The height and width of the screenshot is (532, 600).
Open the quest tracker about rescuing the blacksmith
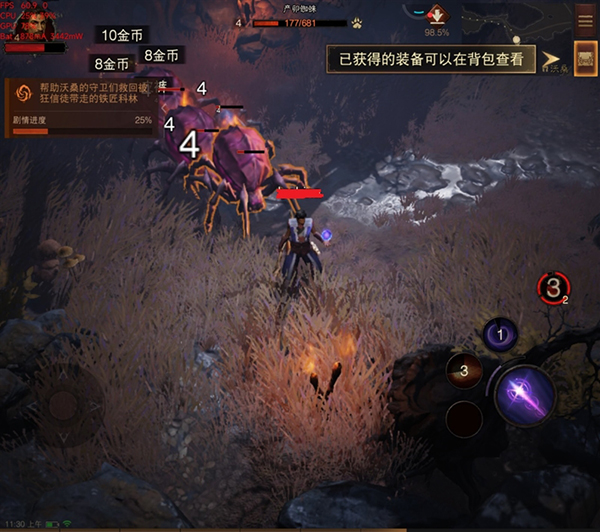pos(78,107)
